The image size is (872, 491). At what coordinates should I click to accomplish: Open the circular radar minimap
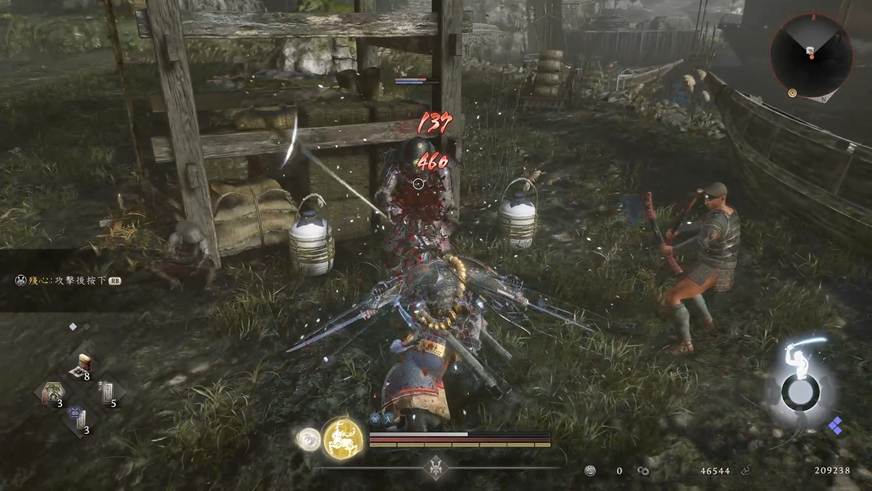point(811,55)
